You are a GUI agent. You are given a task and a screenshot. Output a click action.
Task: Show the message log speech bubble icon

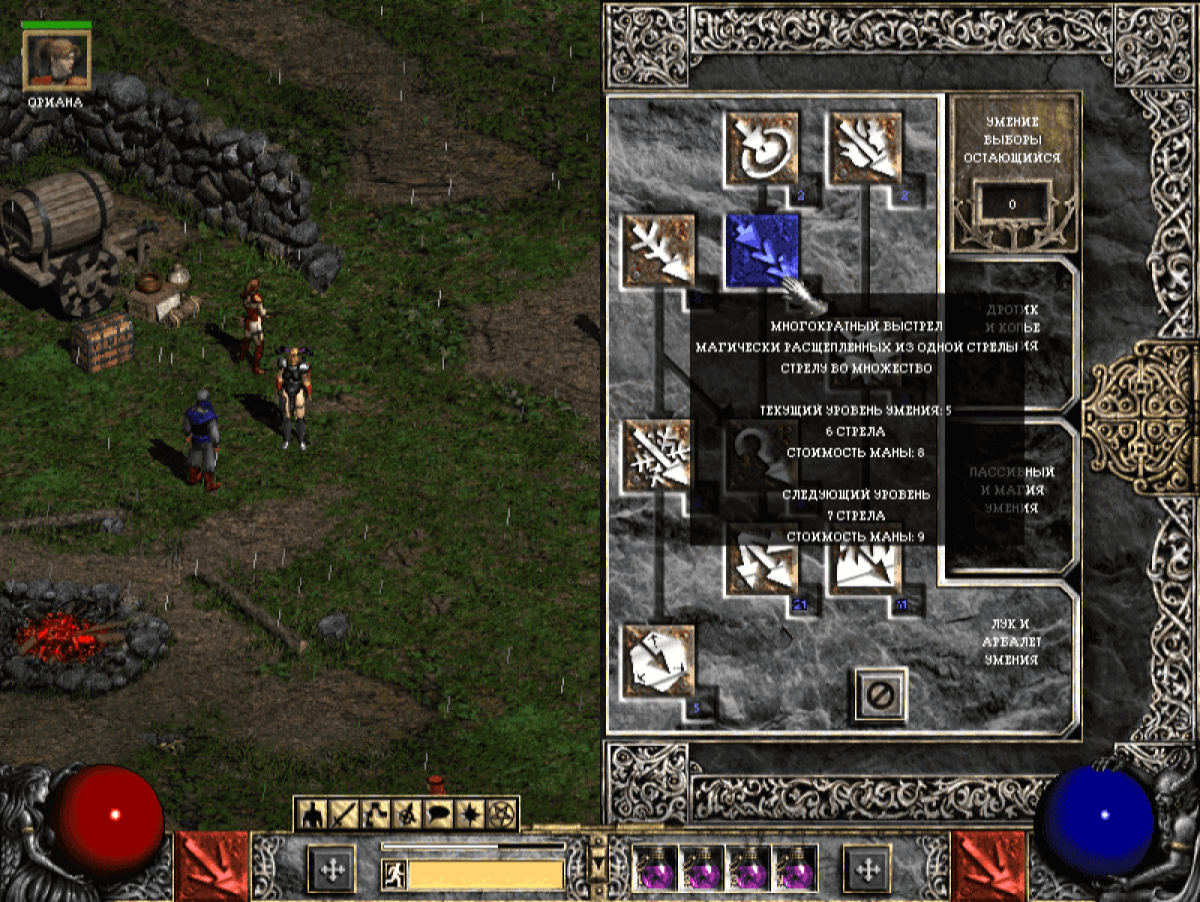coord(437,815)
